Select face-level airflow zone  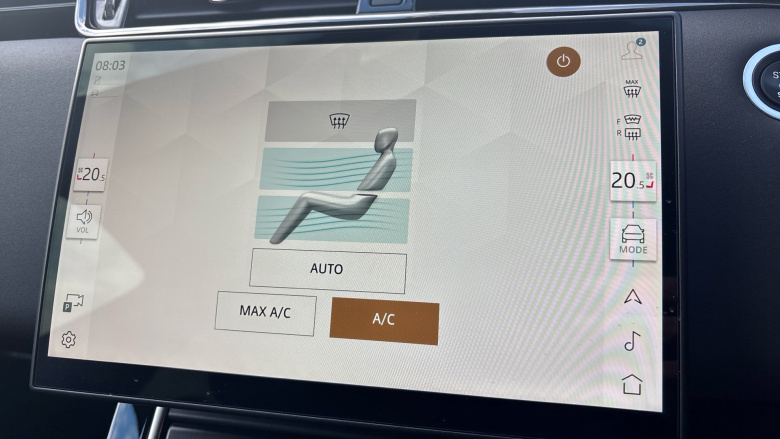(339, 169)
